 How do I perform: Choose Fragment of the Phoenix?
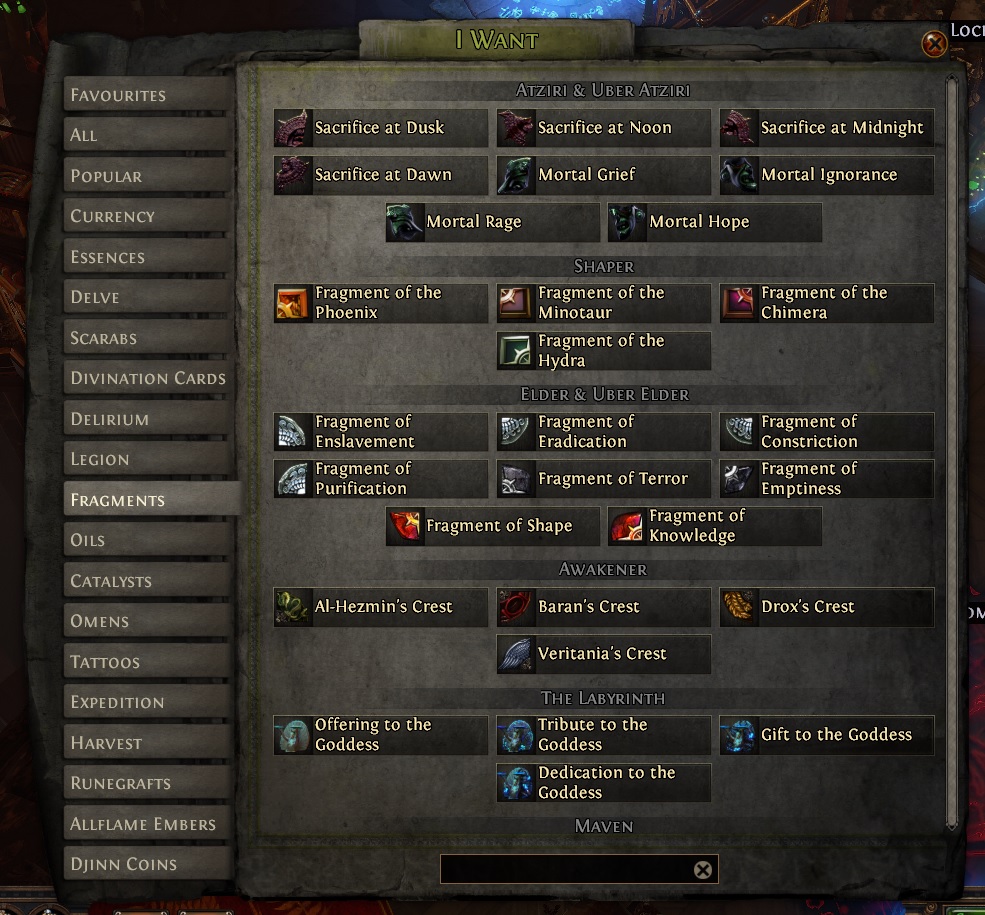[381, 303]
